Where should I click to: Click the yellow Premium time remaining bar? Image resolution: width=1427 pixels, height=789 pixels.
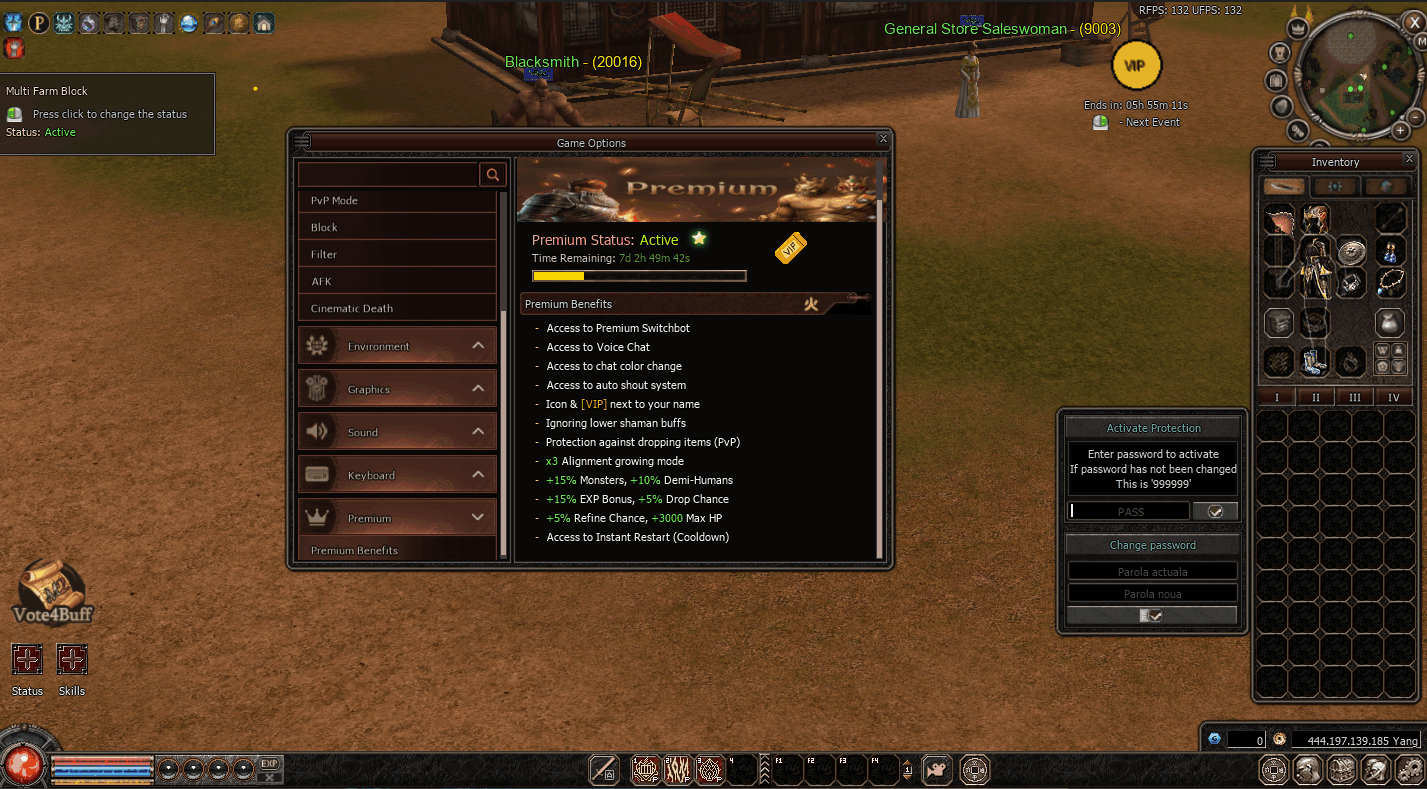[x=639, y=275]
